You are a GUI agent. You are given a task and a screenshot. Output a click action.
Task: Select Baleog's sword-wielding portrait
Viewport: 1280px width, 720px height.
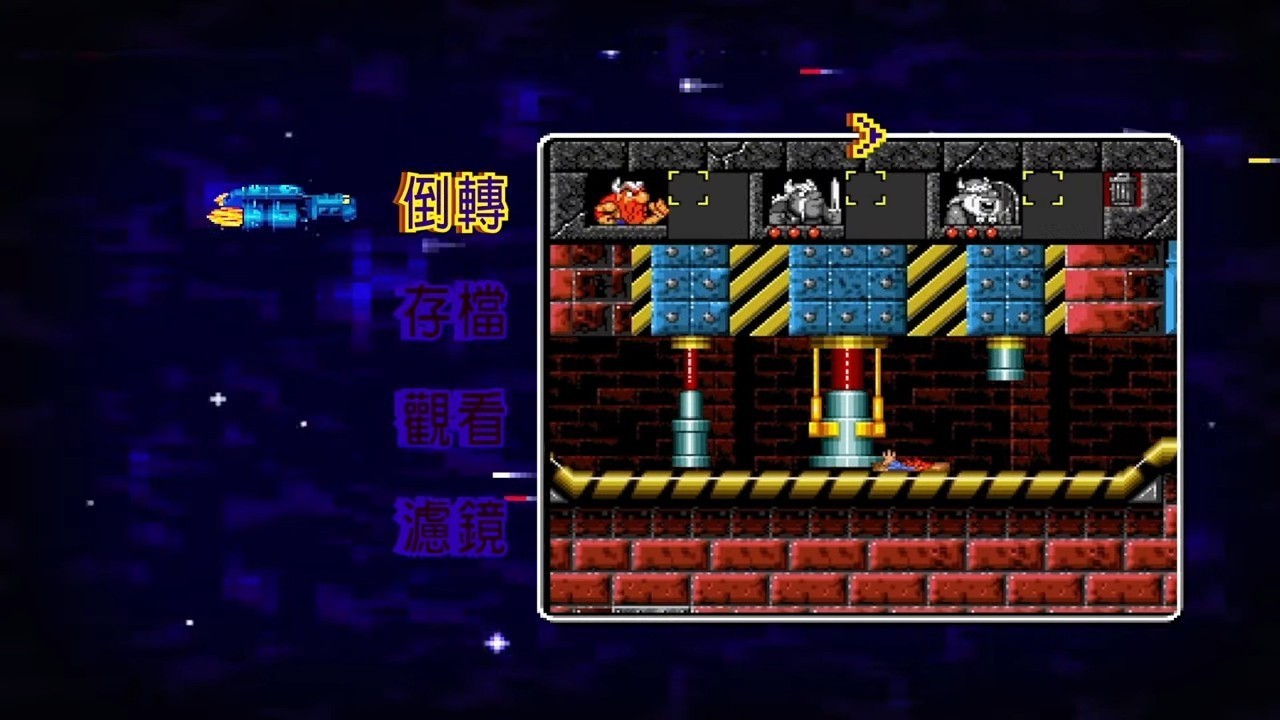click(x=800, y=200)
